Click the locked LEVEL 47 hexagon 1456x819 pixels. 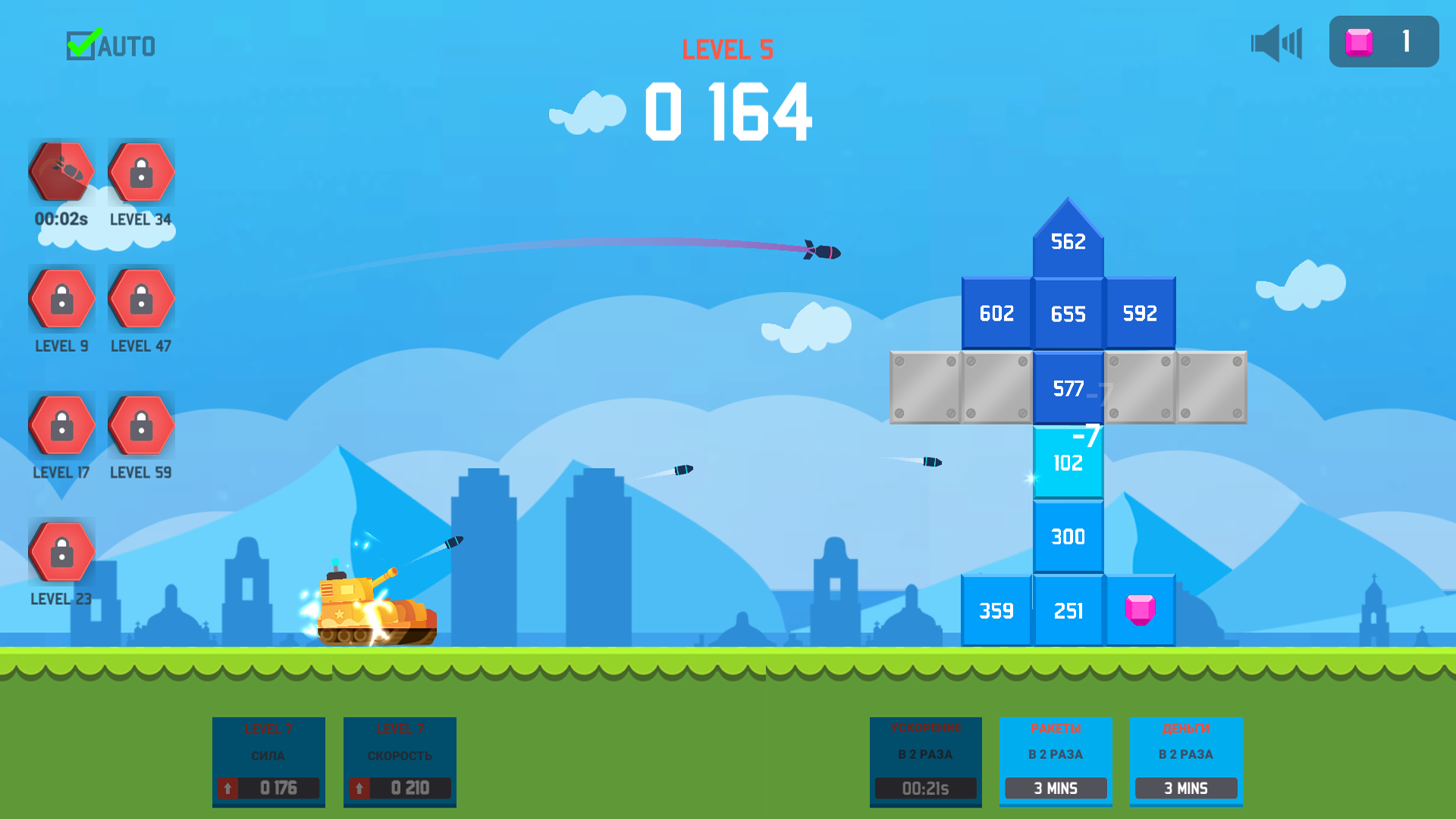click(140, 298)
